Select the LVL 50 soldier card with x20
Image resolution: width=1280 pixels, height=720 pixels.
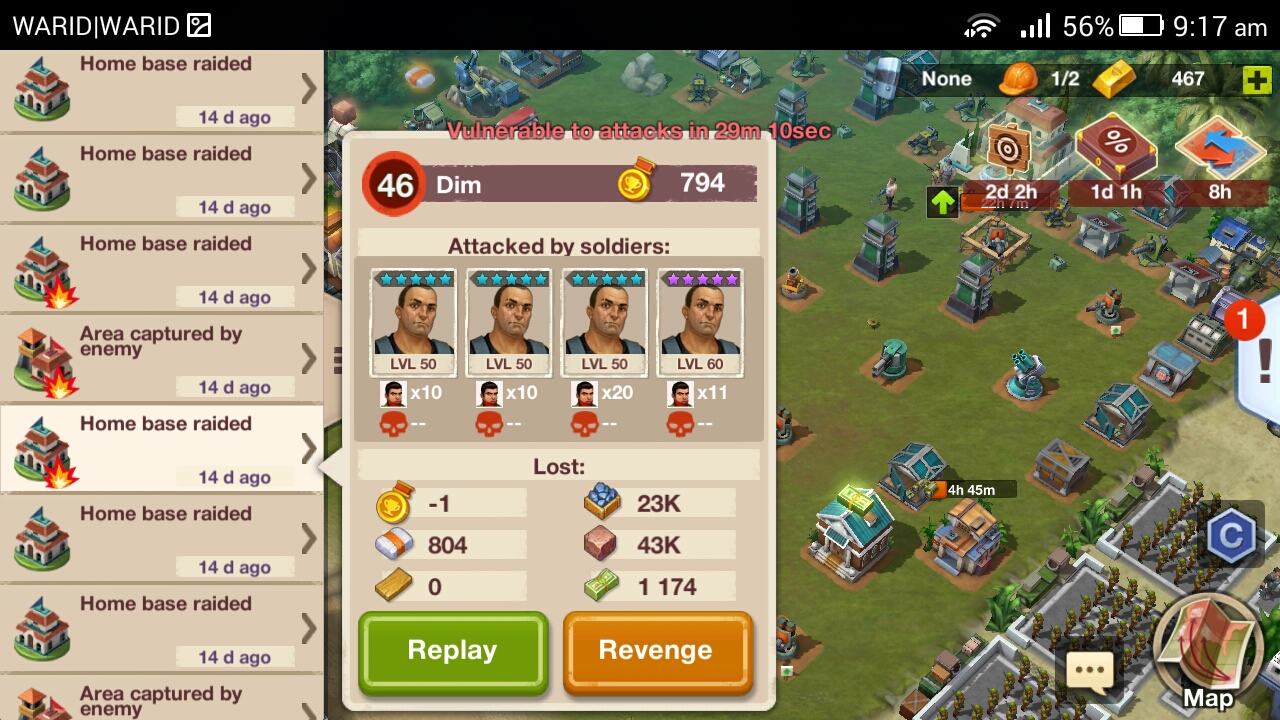click(605, 323)
